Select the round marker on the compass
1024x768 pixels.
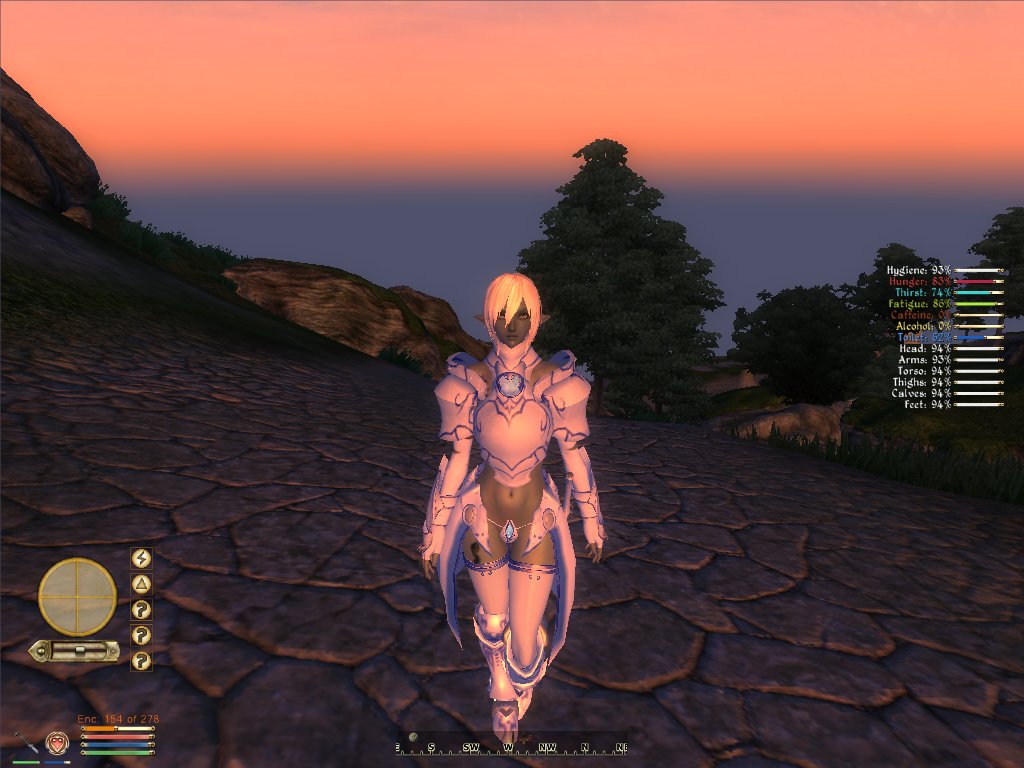(413, 737)
